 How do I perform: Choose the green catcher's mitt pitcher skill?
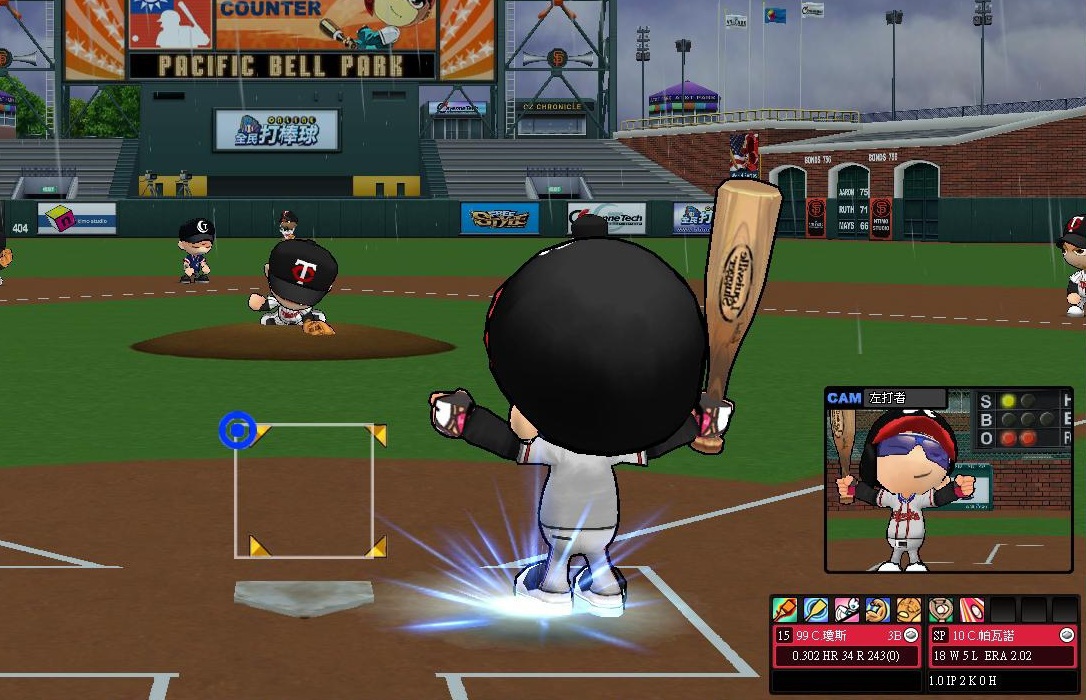pos(941,609)
